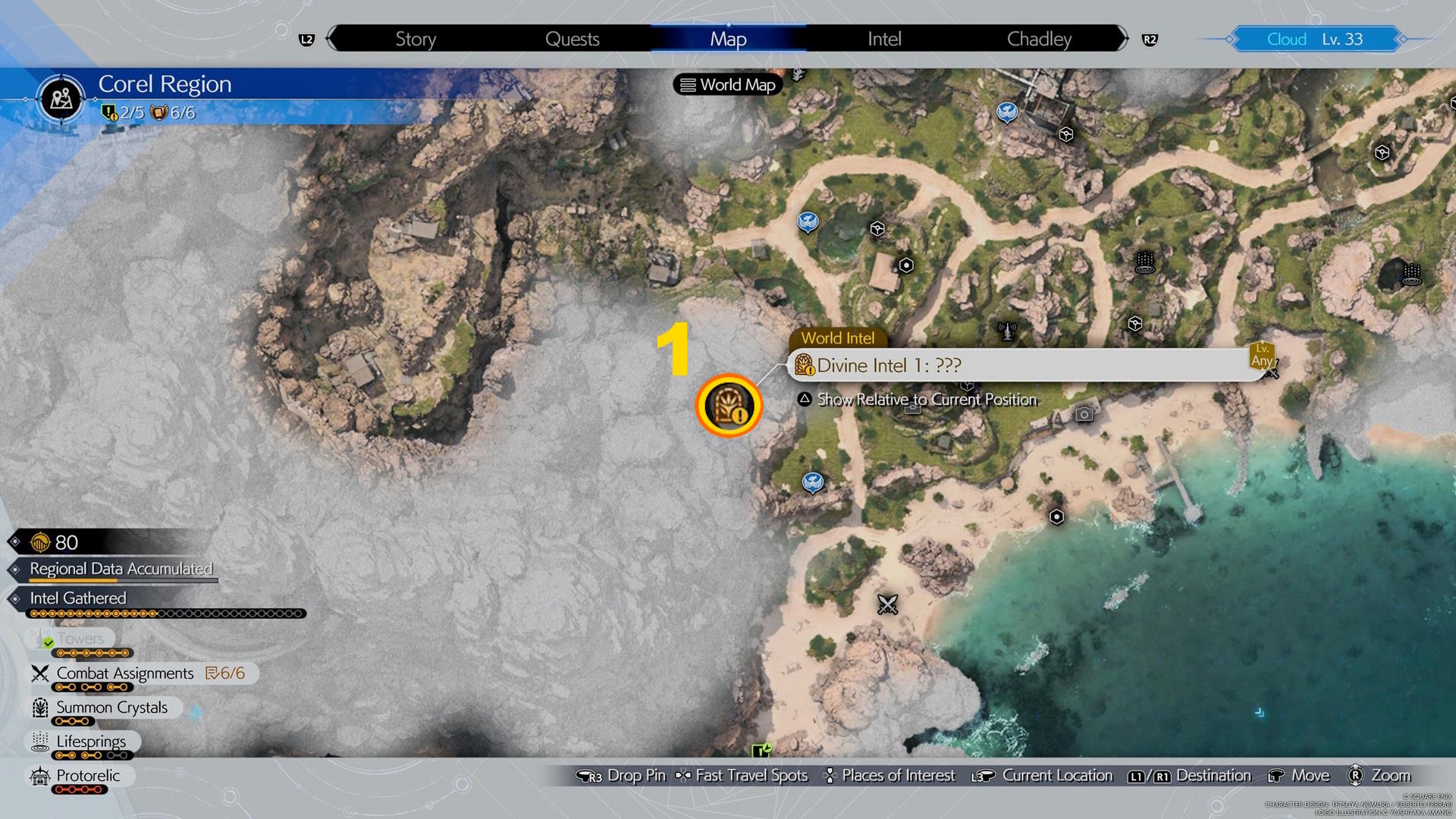Select the crossed swords combat marker on beach
This screenshot has height=819, width=1456.
[x=887, y=604]
